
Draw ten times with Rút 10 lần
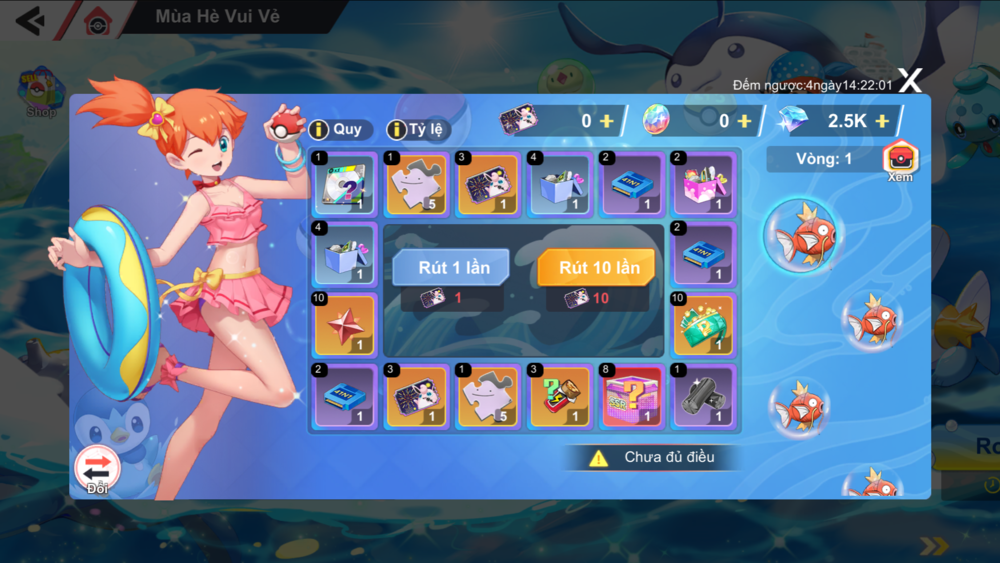(x=596, y=268)
